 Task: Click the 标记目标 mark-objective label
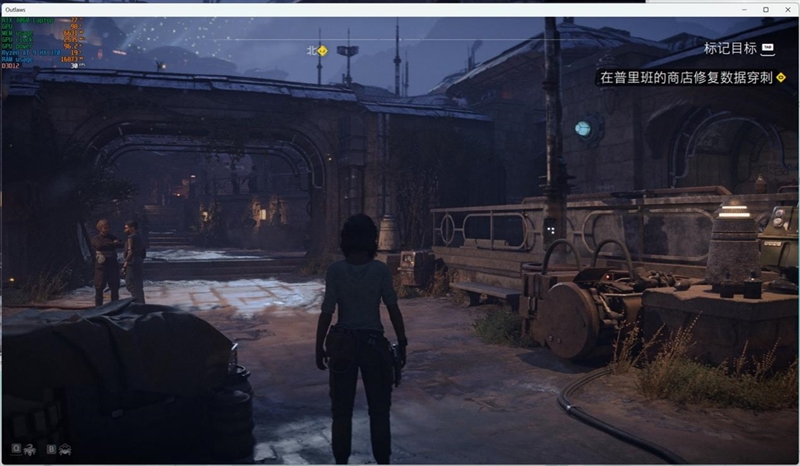click(731, 48)
